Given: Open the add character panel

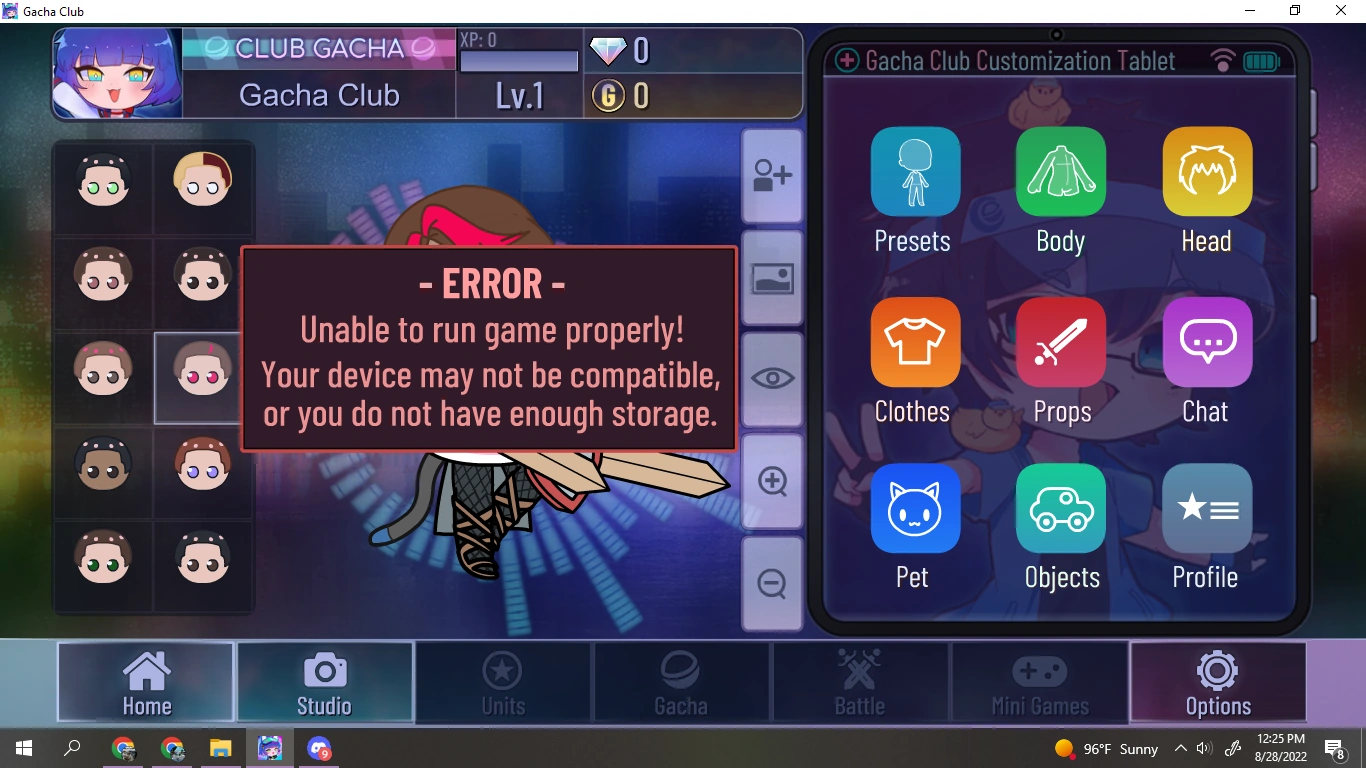Looking at the screenshot, I should [771, 174].
